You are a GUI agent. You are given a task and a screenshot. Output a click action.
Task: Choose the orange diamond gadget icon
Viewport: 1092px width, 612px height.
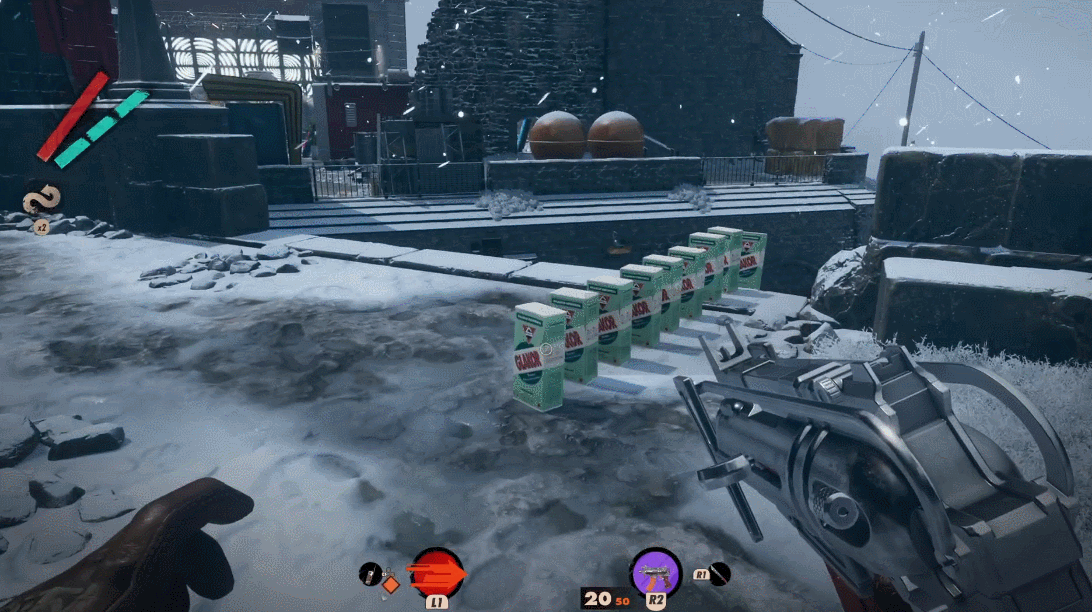[390, 585]
